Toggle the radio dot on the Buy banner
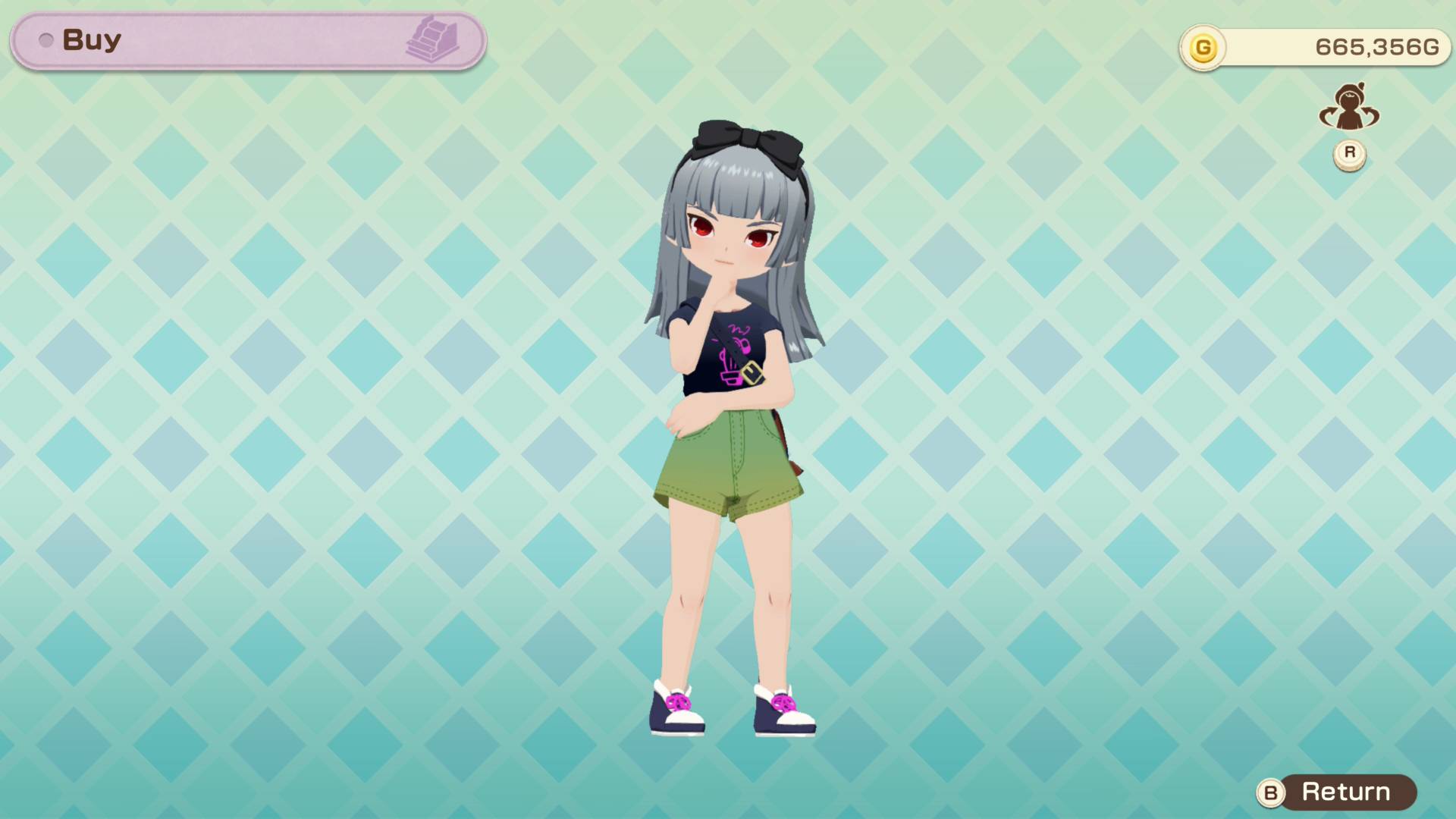 coord(45,39)
